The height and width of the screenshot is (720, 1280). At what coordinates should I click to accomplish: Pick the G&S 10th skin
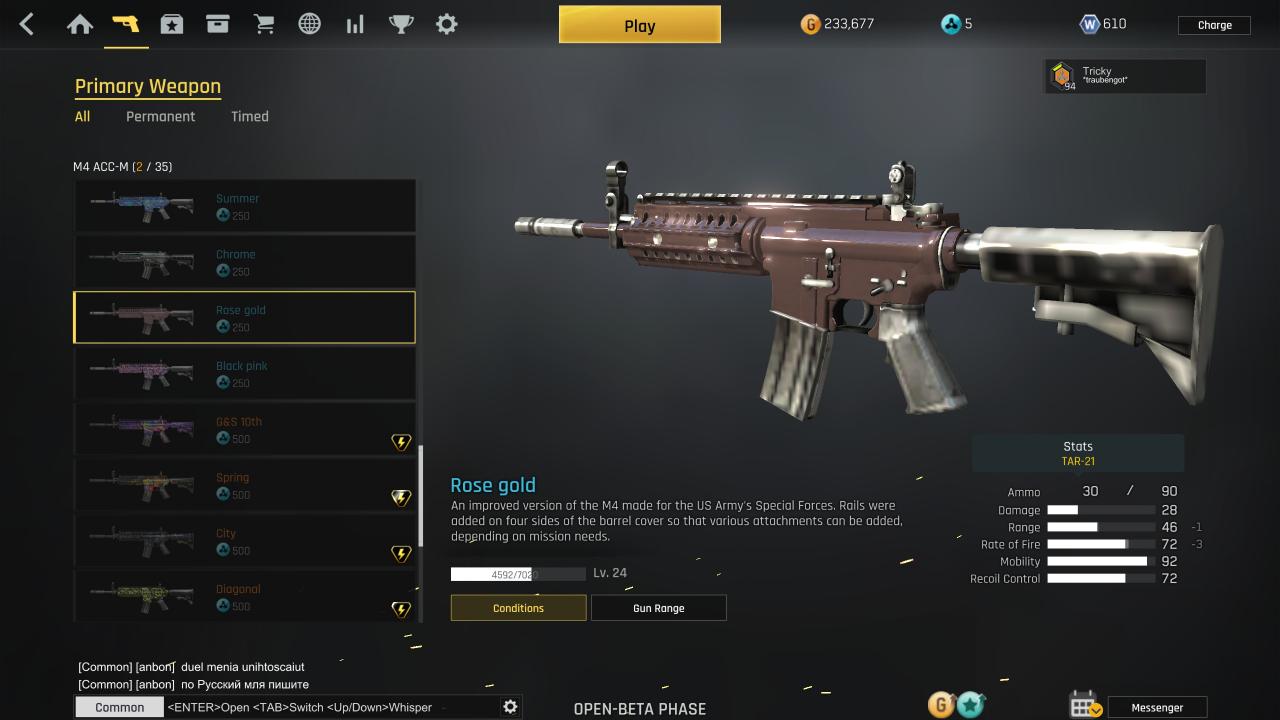pyautogui.click(x=244, y=429)
